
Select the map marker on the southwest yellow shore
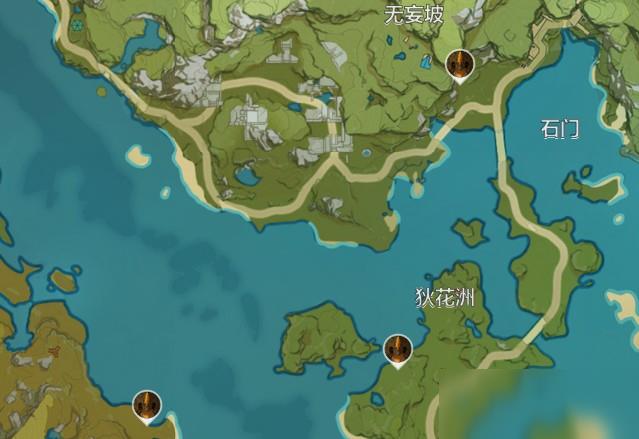point(147,405)
